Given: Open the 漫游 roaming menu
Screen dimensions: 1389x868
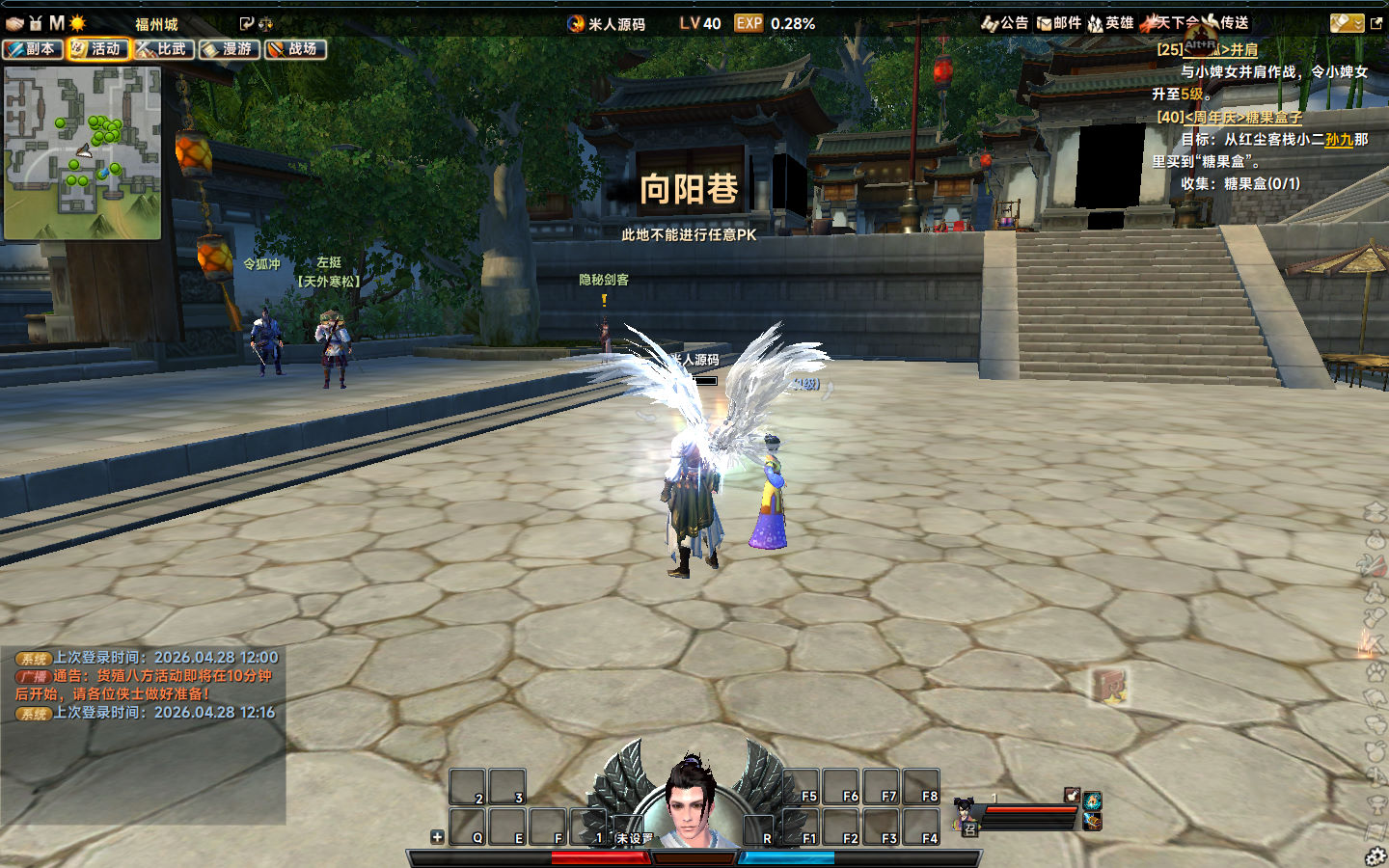Looking at the screenshot, I should (x=230, y=49).
